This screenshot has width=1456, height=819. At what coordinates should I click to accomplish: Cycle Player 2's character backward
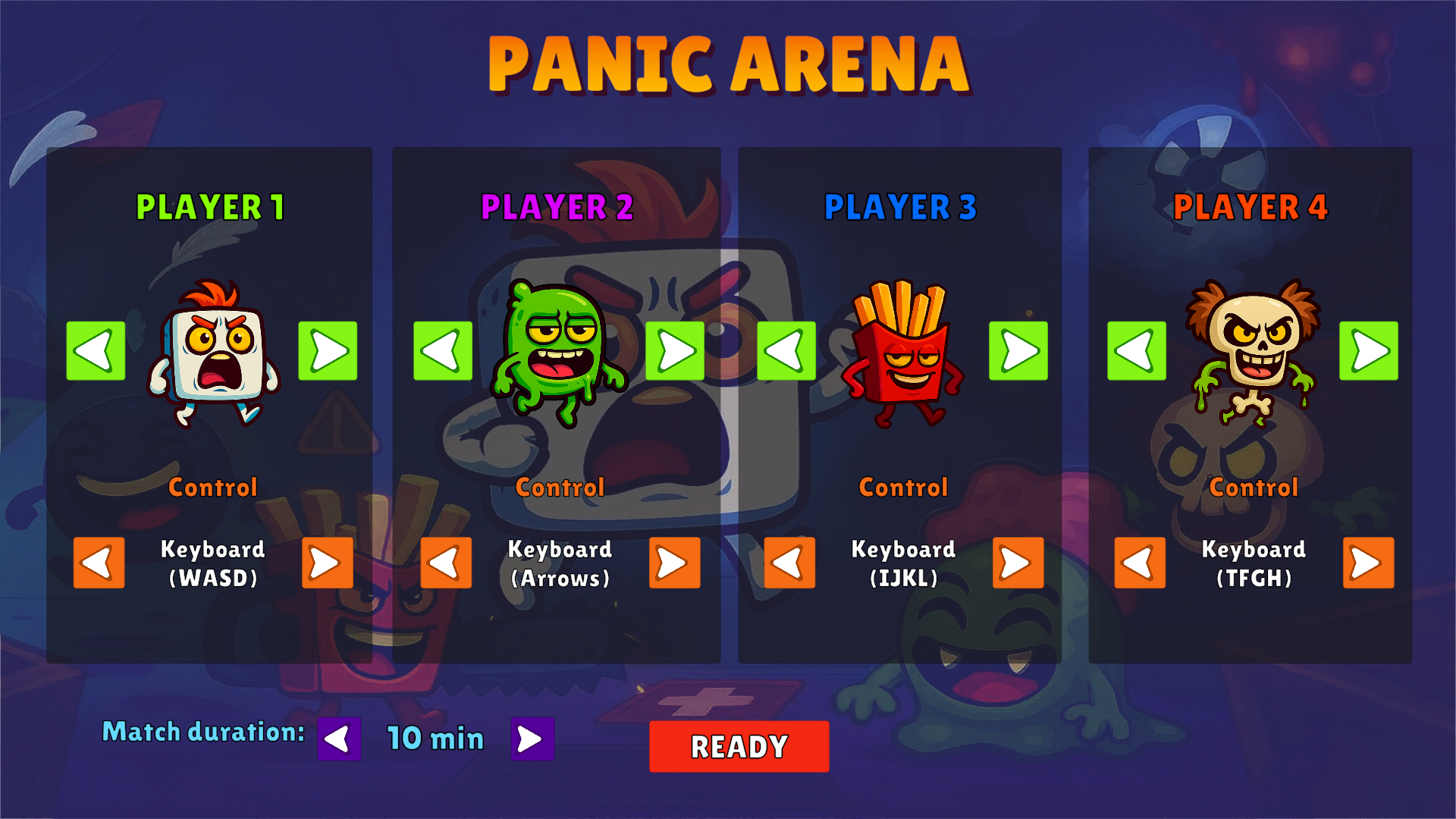click(x=441, y=351)
